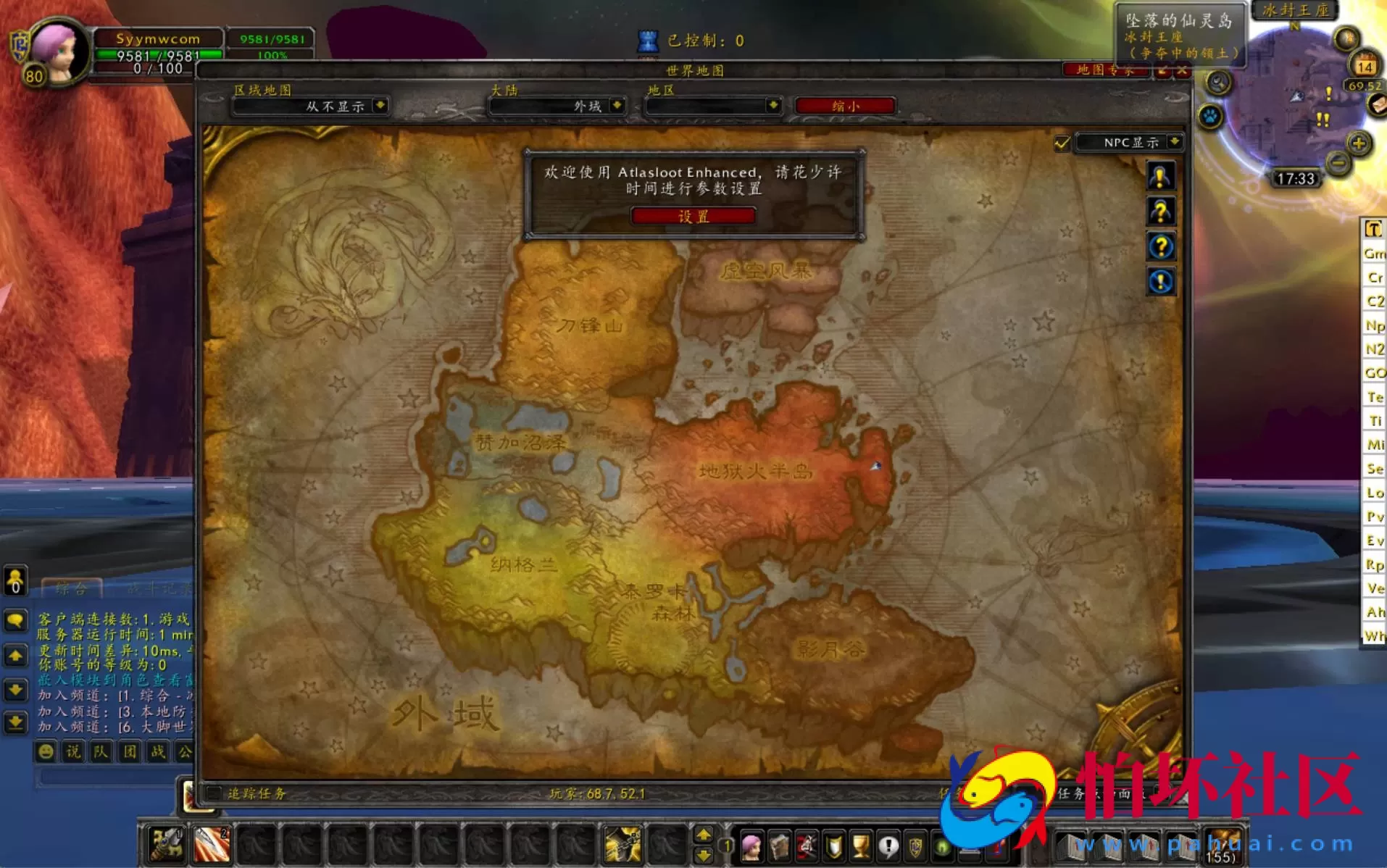The image size is (1387, 868).
Task: Open the quest log exclamation icon
Action: [887, 846]
